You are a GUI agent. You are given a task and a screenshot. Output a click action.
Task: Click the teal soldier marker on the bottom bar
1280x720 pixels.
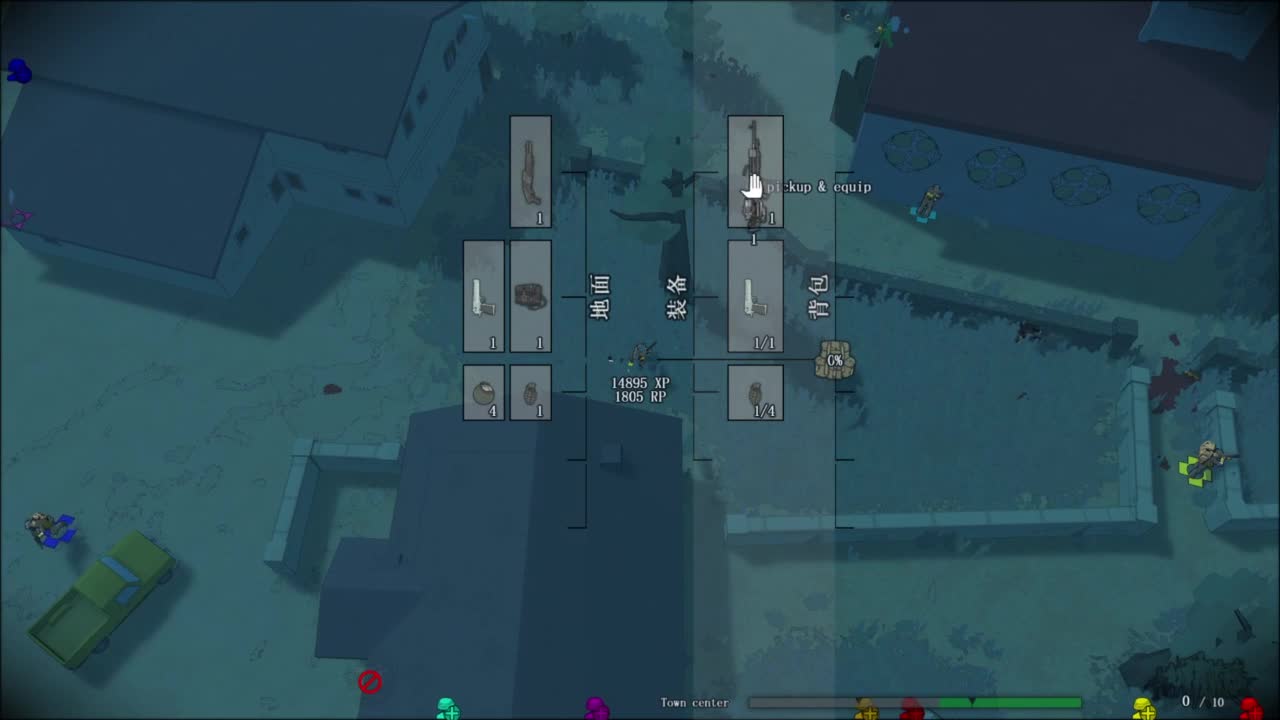[x=448, y=708]
